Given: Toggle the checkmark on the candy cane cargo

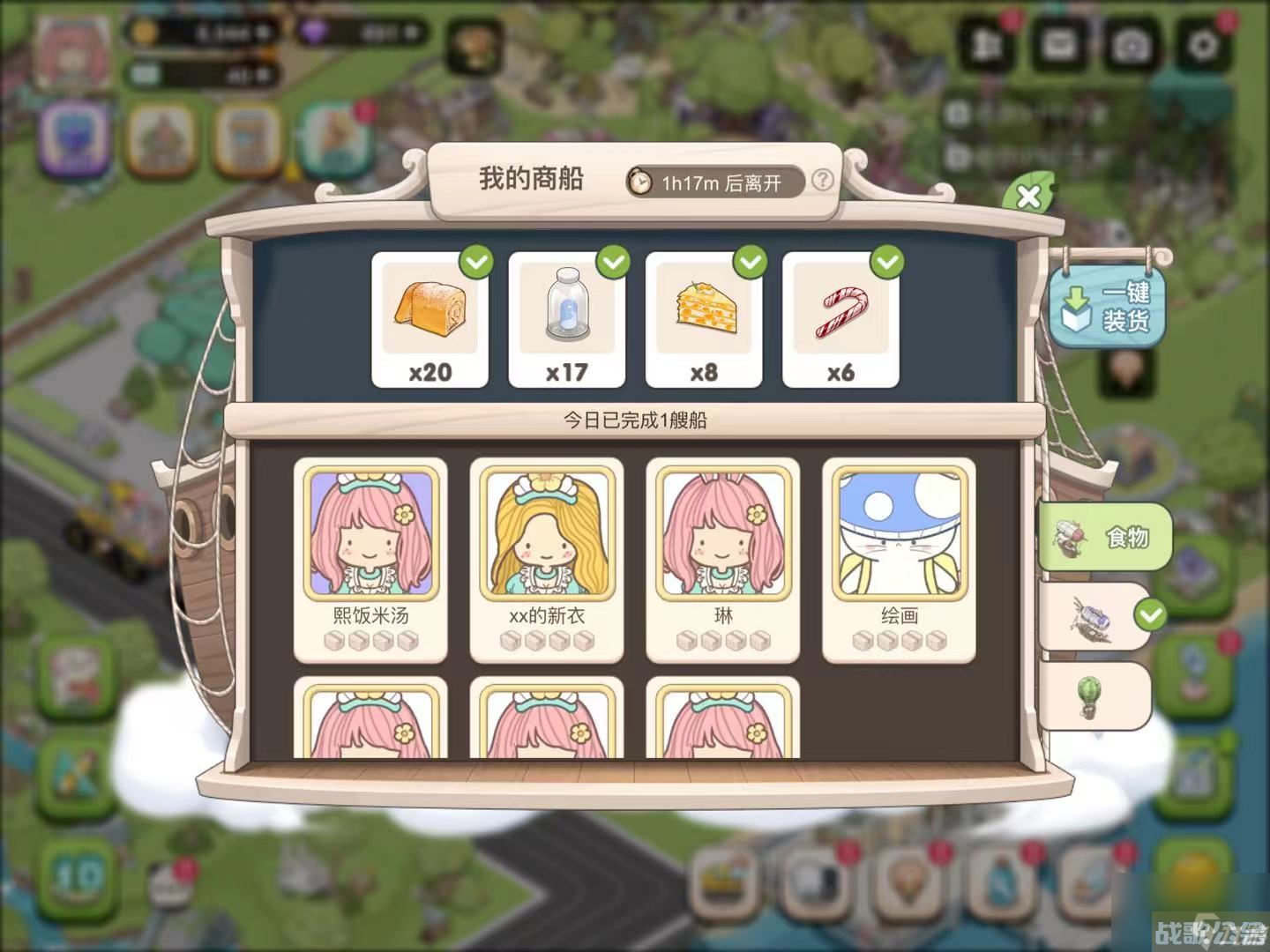Looking at the screenshot, I should click(x=885, y=262).
